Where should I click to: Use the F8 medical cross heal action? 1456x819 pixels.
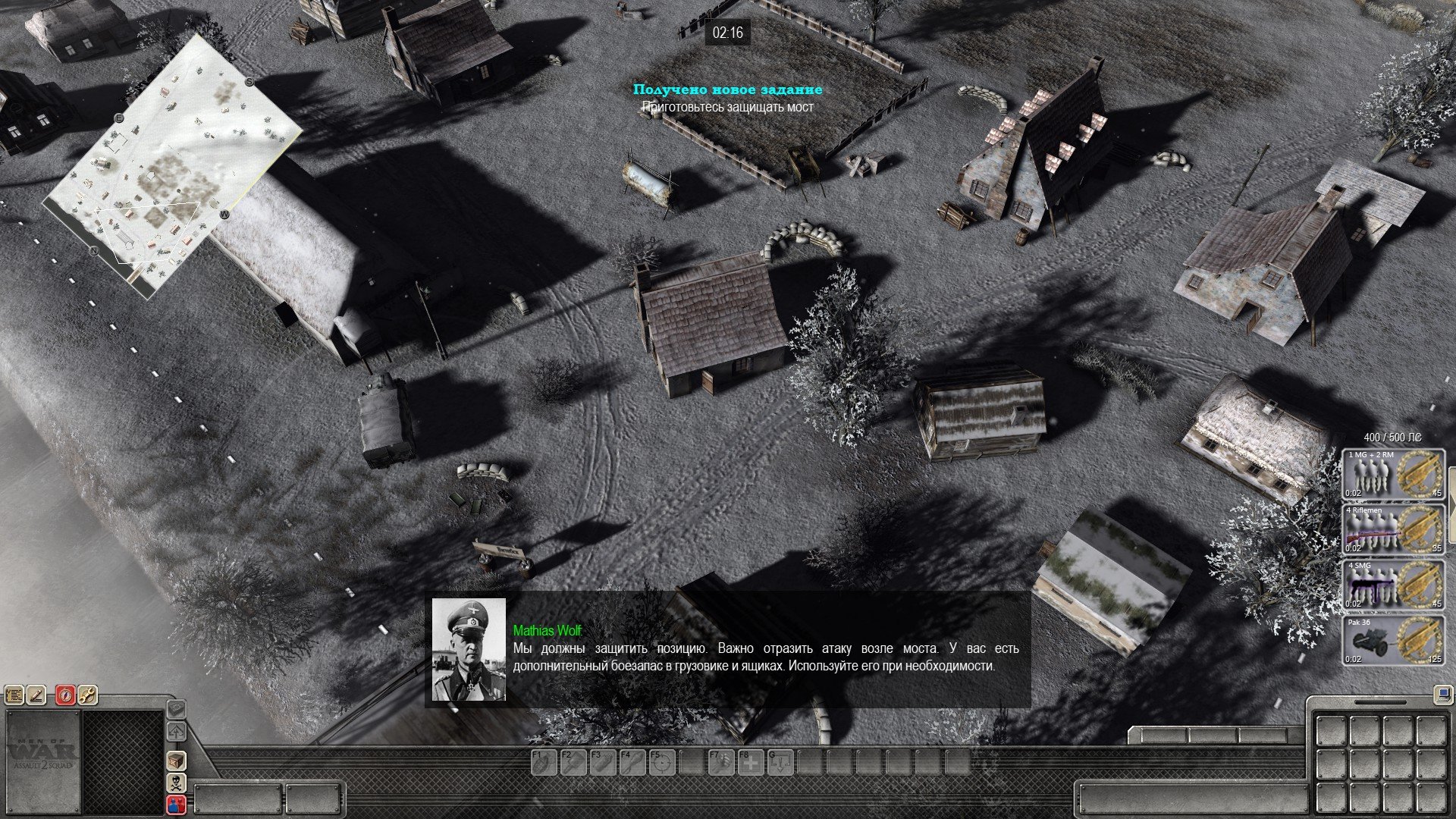(x=750, y=762)
